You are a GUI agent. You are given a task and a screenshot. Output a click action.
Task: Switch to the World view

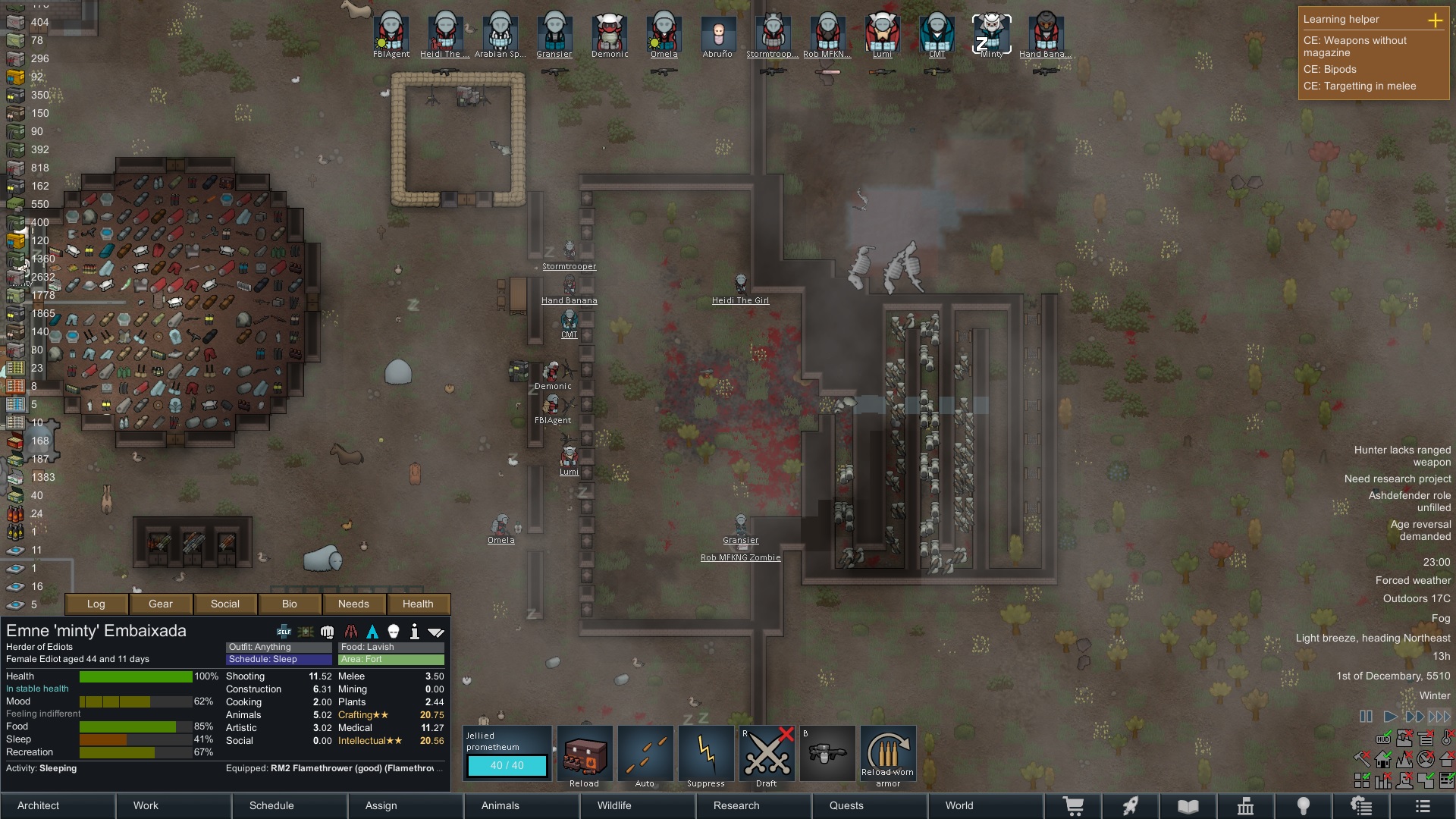pyautogui.click(x=959, y=805)
